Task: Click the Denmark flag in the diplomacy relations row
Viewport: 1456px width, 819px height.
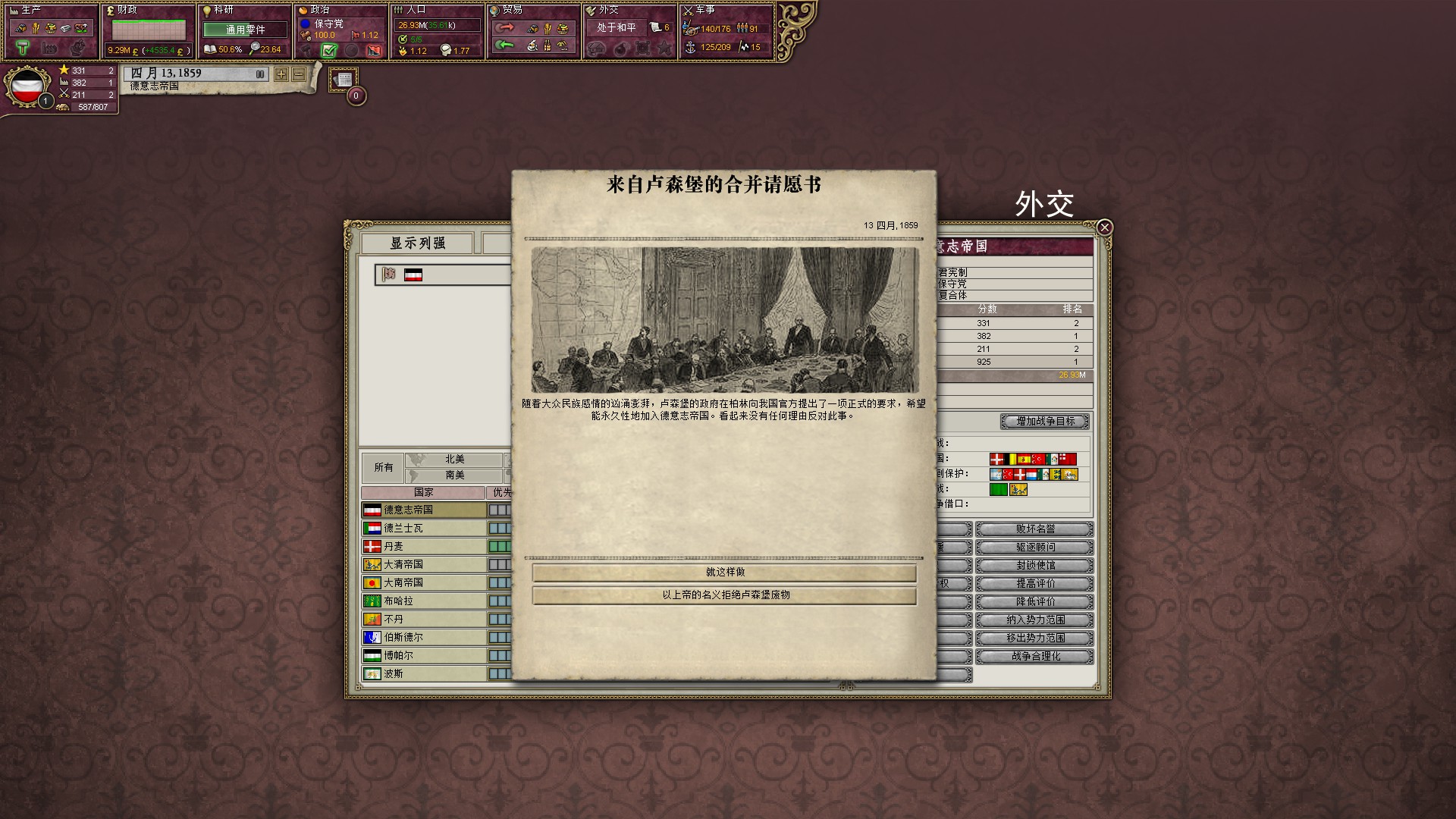Action: pyautogui.click(x=996, y=459)
